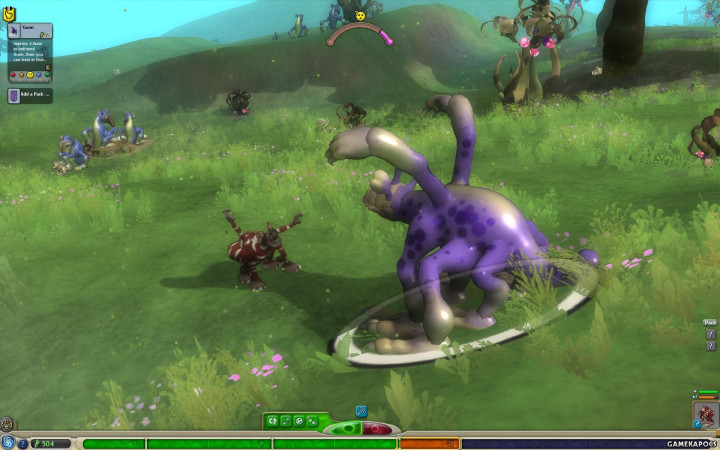This screenshot has height=450, width=720.
Task: Click the Pack label button
Action: tap(709, 322)
